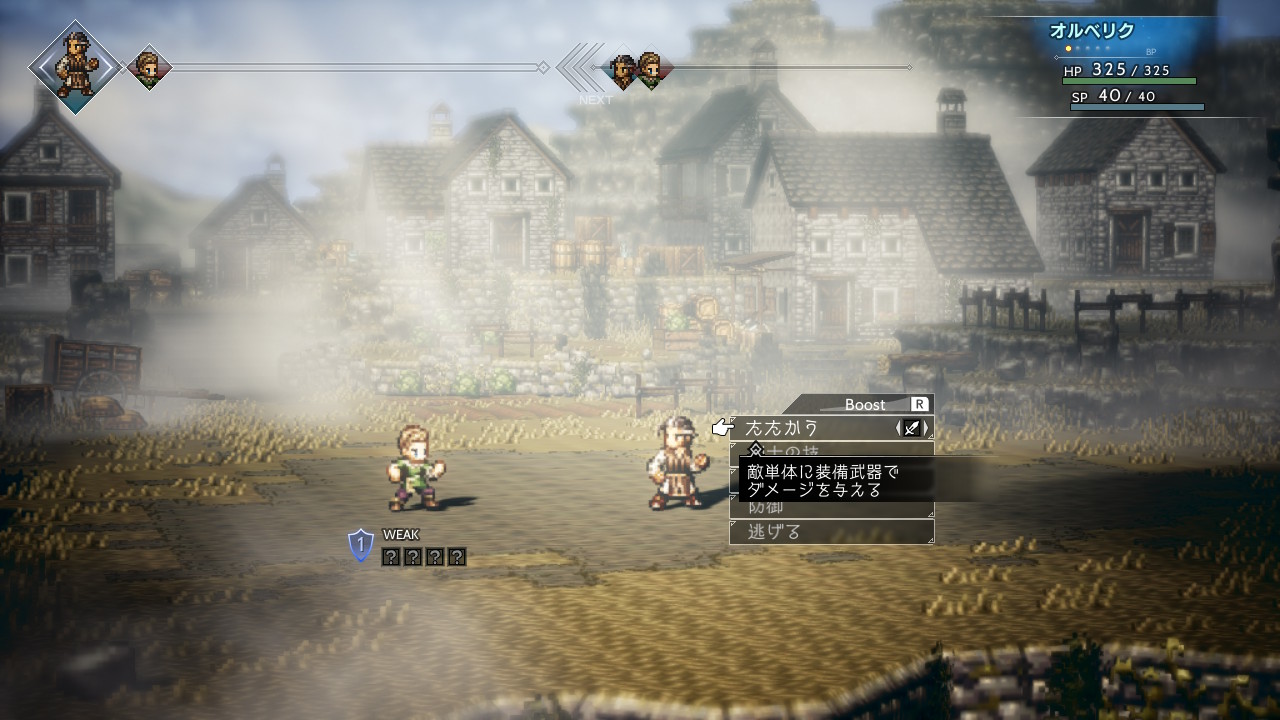Switch weapon with the right arrow by sword
This screenshot has height=720, width=1280.
(x=927, y=428)
